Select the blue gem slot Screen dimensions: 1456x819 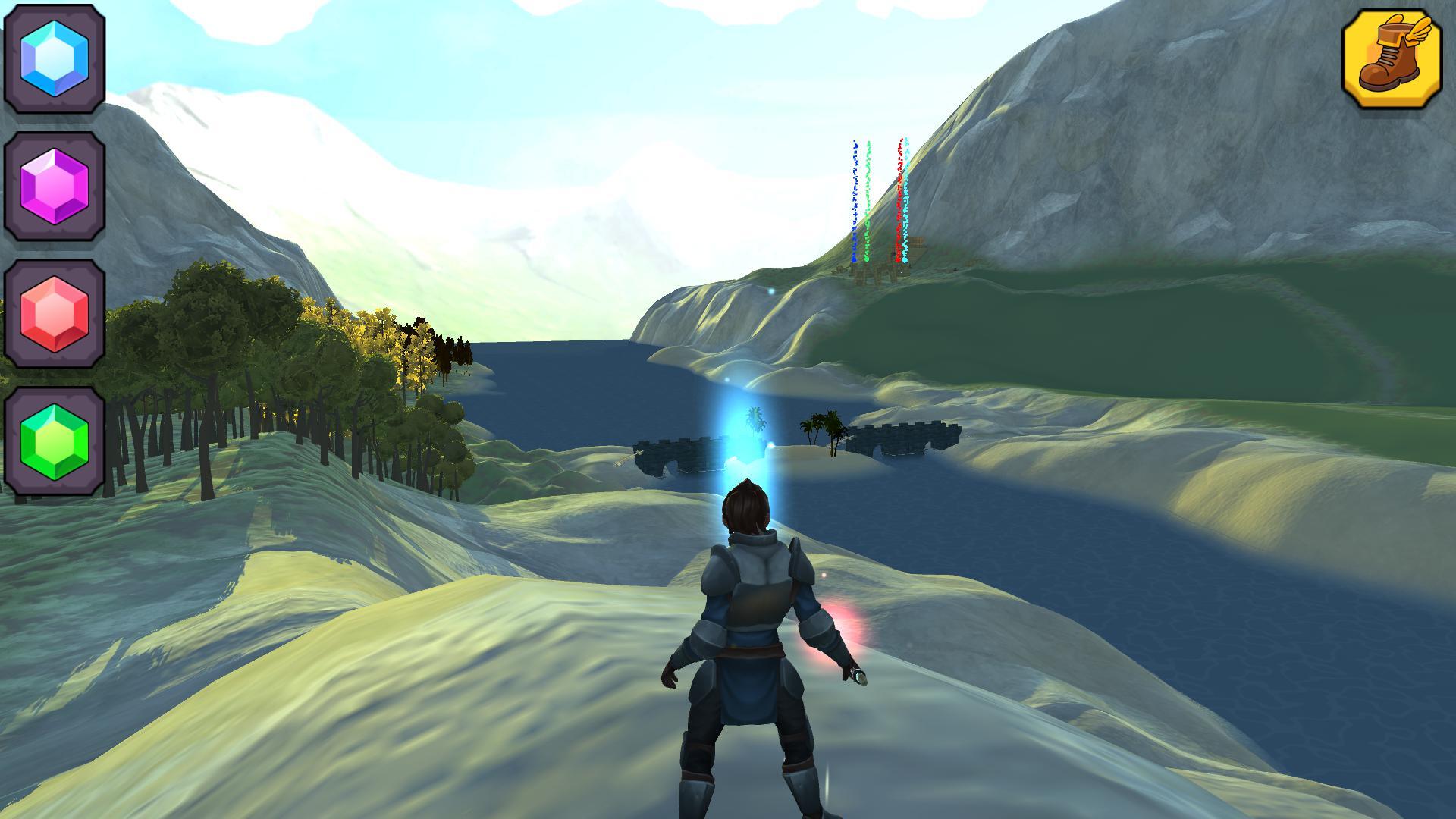click(55, 58)
